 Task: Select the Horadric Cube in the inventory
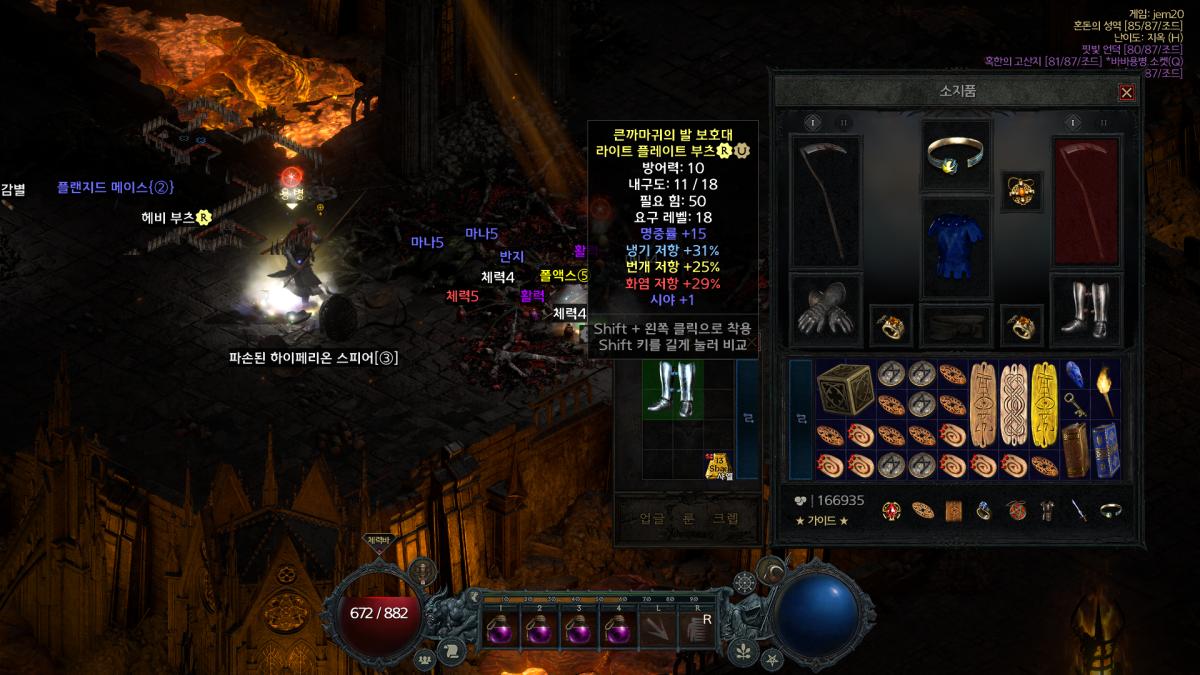845,389
